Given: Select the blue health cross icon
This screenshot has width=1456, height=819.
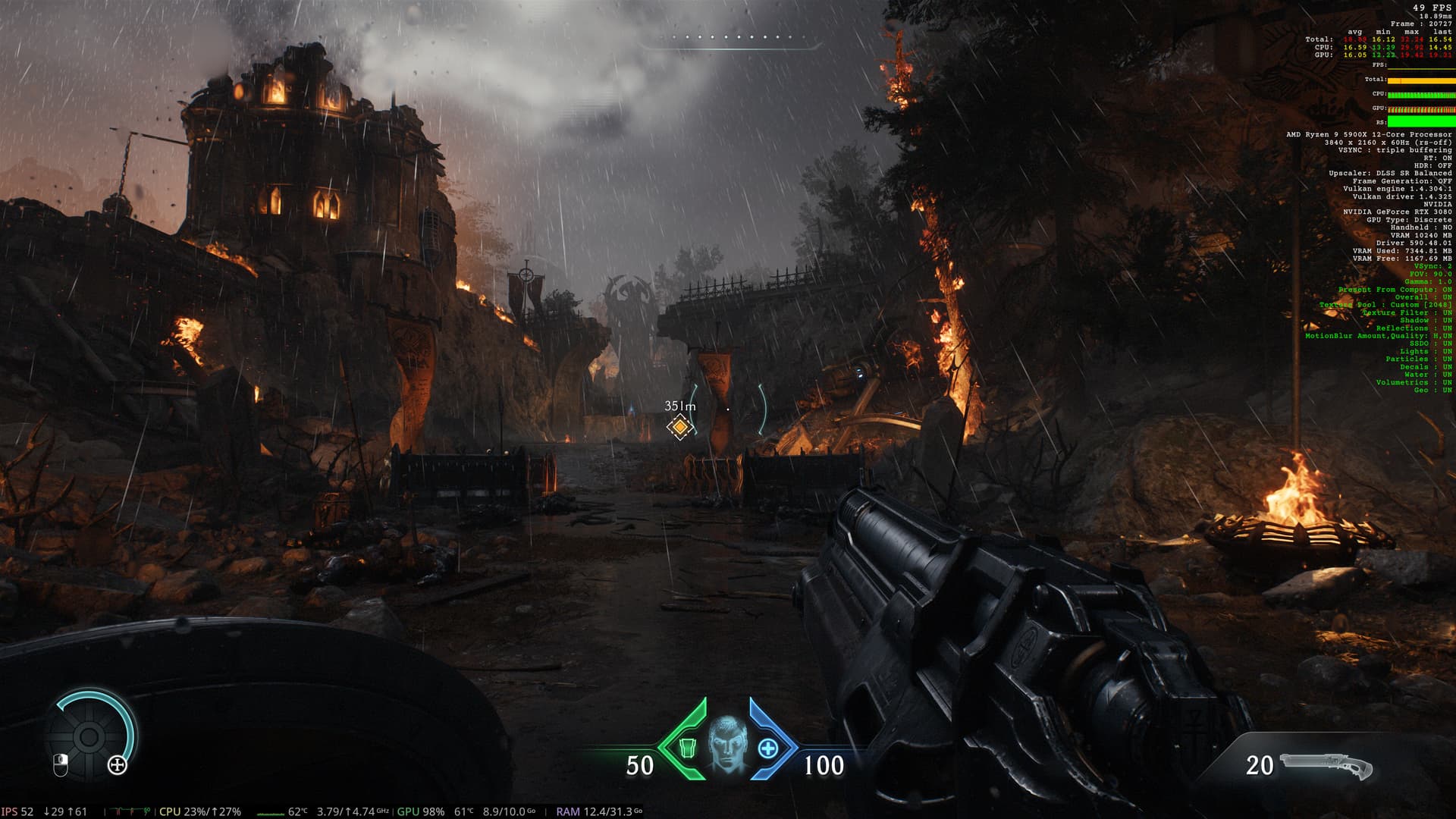Looking at the screenshot, I should coord(767,748).
